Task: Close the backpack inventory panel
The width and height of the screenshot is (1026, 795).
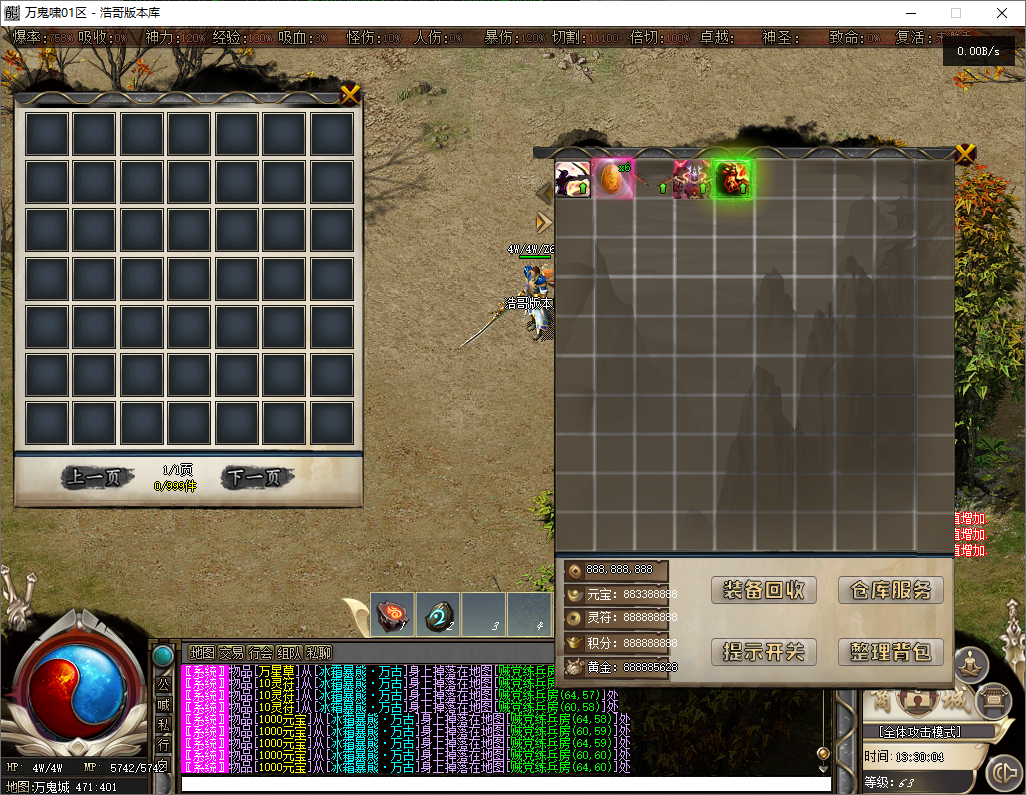Action: click(x=965, y=154)
